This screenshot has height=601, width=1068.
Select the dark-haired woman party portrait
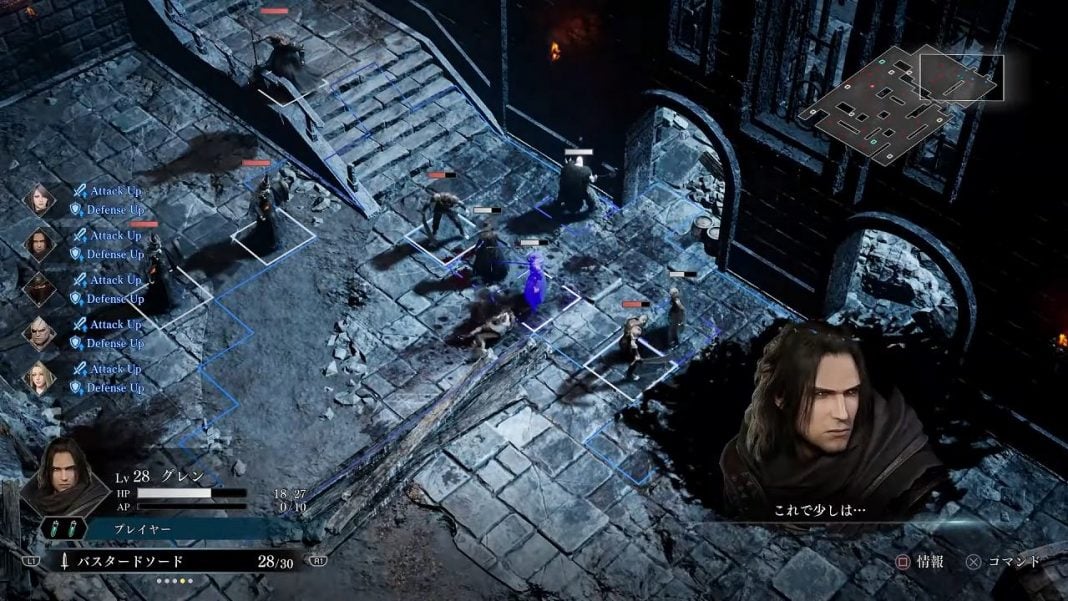click(40, 199)
